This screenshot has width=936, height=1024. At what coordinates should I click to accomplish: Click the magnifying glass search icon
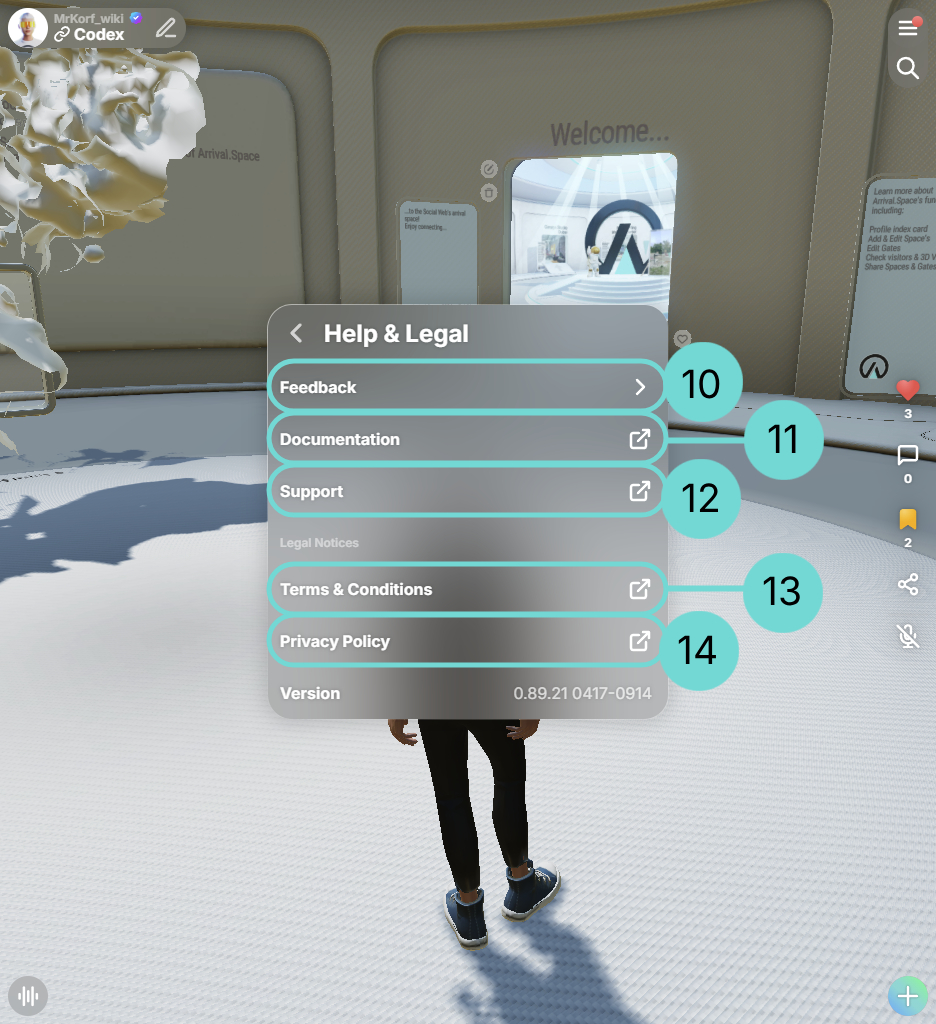(908, 68)
